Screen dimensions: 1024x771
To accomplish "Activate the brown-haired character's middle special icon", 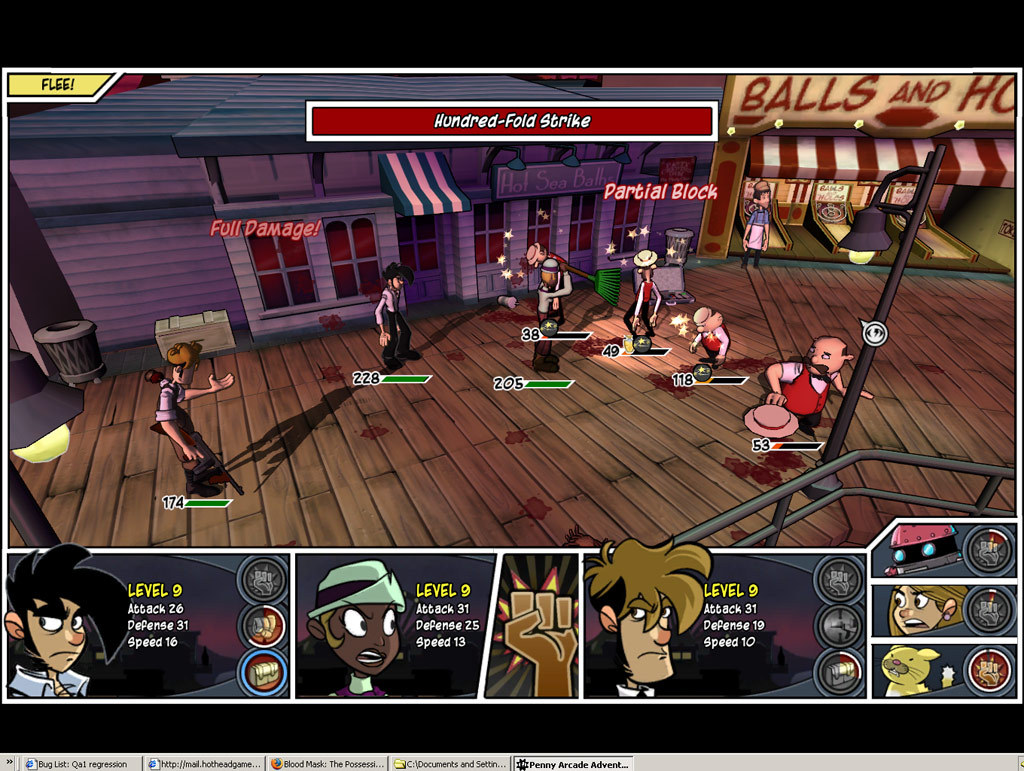I will pyautogui.click(x=838, y=626).
